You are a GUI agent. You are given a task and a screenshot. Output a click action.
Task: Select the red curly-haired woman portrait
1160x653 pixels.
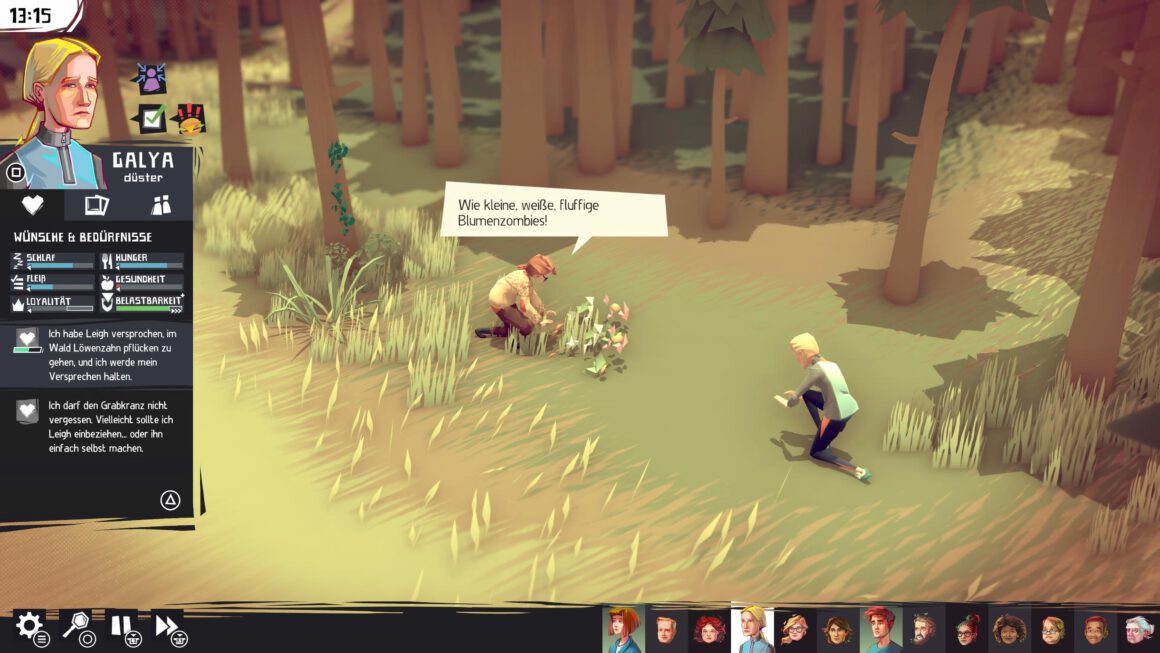click(x=709, y=629)
